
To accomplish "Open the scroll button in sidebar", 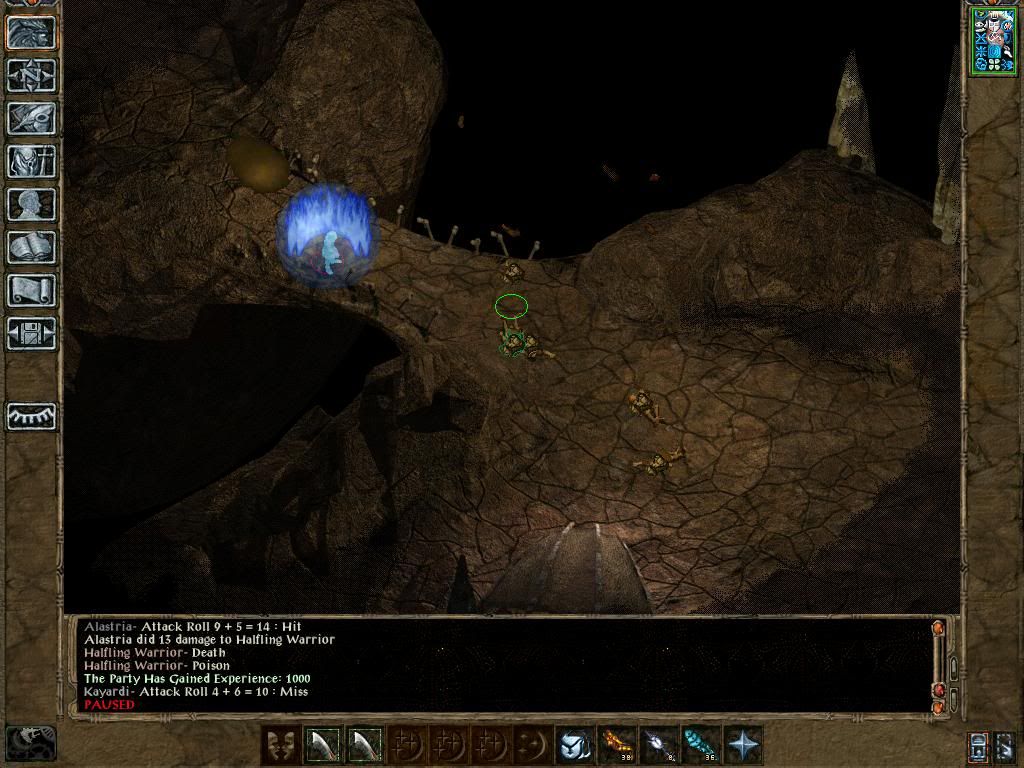I will pyautogui.click(x=31, y=290).
